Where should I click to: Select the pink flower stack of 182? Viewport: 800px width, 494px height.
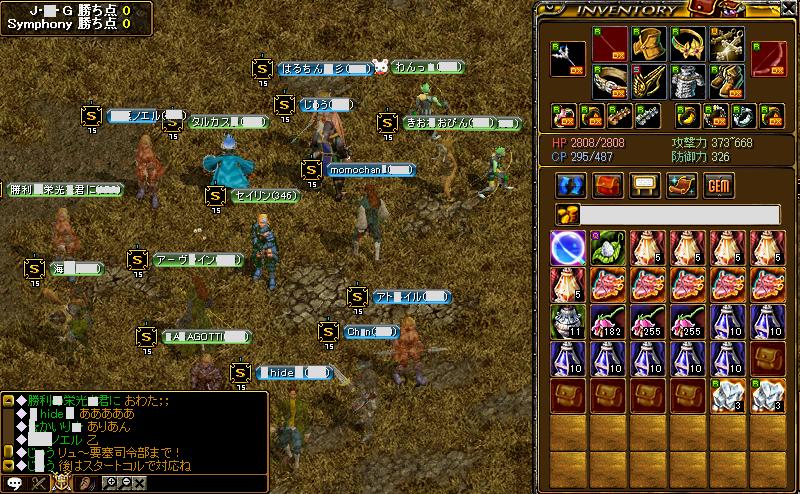coord(607,323)
